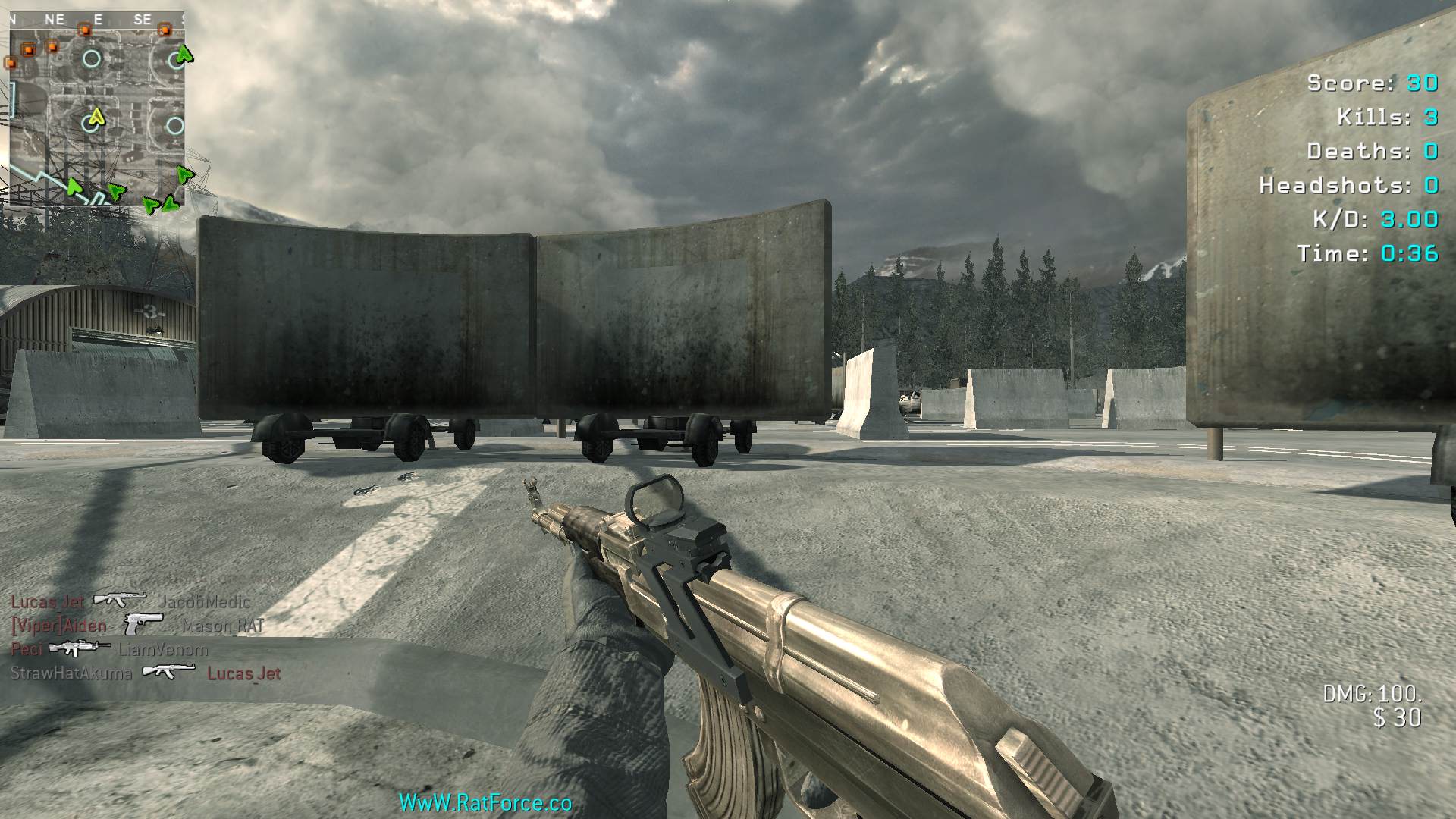Select the yellow player arrow on the minimap
Image resolution: width=1456 pixels, height=819 pixels.
point(96,117)
